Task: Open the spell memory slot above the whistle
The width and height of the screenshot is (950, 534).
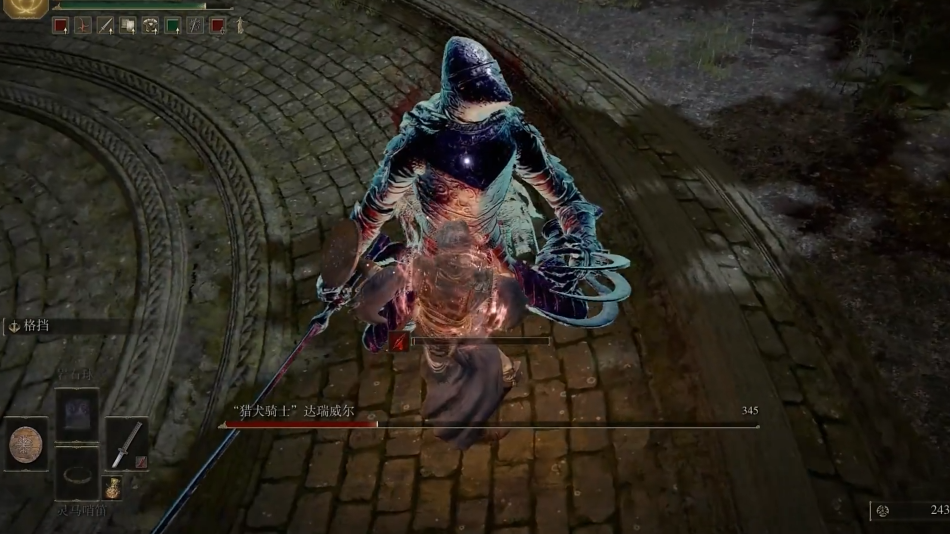Action: point(76,414)
